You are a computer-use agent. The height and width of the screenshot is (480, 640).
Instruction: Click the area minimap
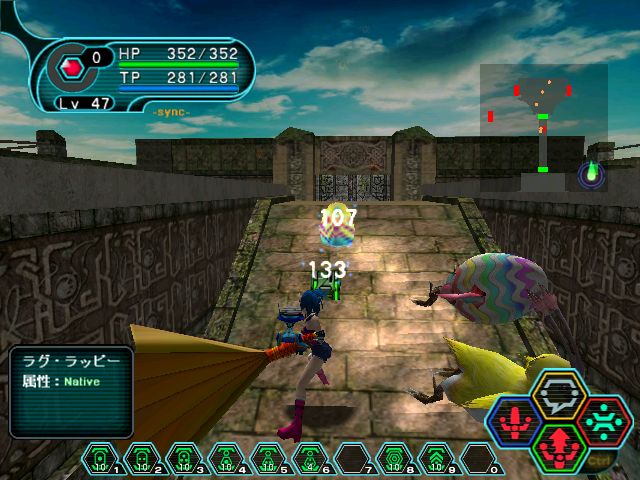point(543,126)
